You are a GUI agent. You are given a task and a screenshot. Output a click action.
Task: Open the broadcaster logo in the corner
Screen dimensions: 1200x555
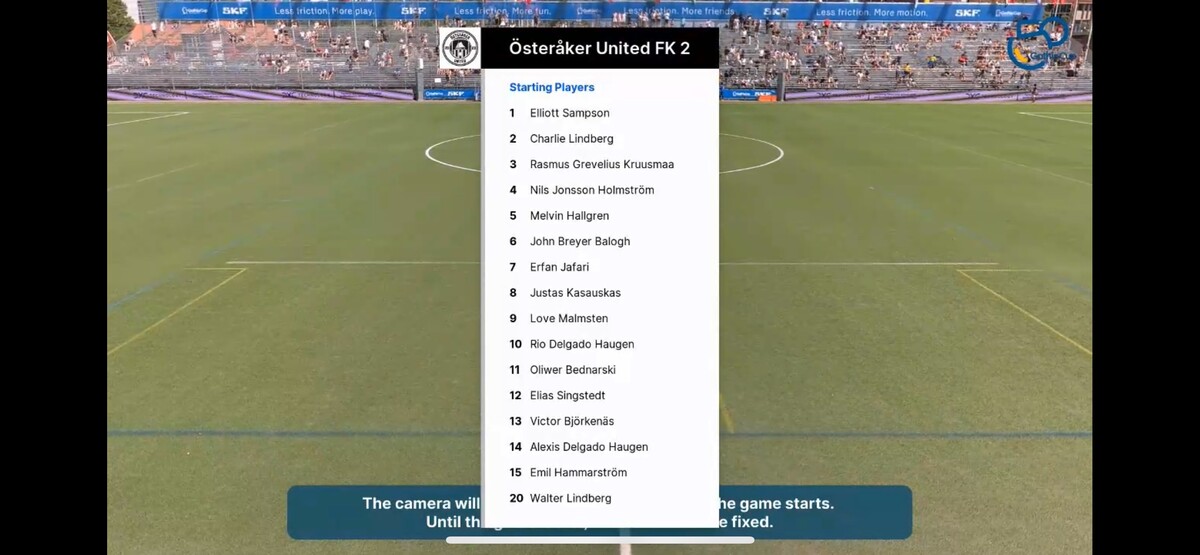pyautogui.click(x=1040, y=42)
